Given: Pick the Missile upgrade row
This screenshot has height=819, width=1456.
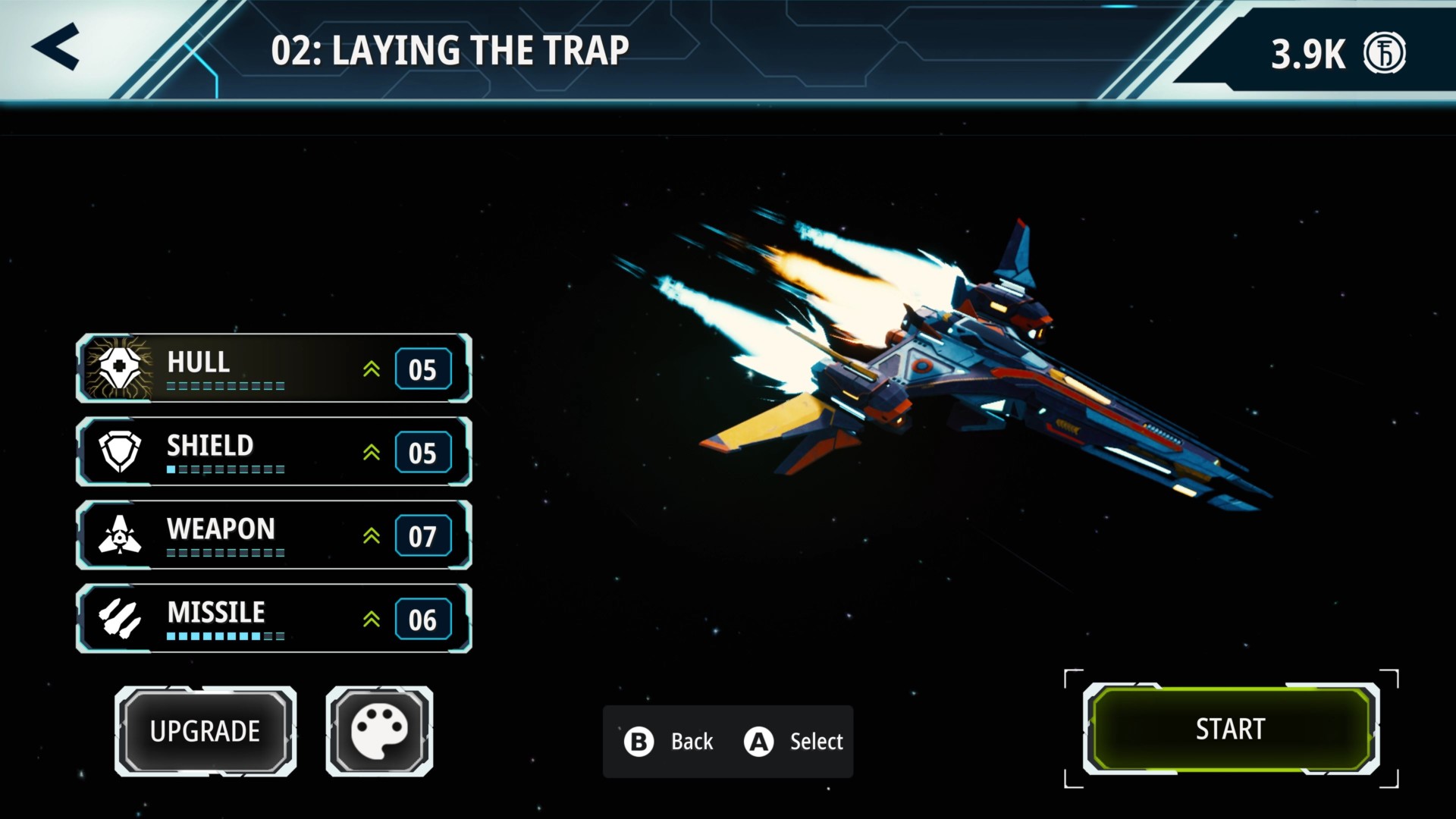Looking at the screenshot, I should [x=274, y=619].
